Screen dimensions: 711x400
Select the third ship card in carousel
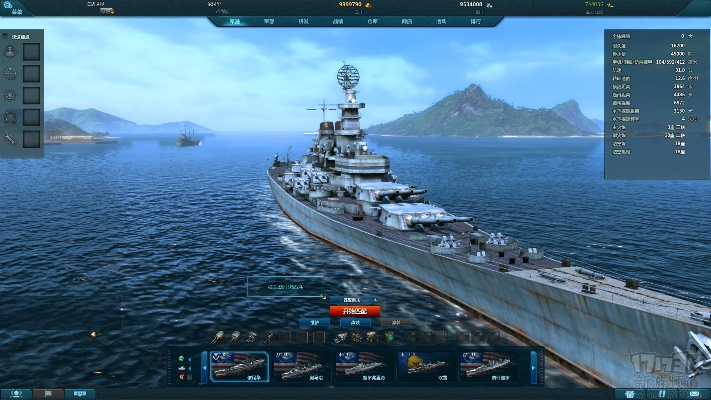click(x=362, y=366)
